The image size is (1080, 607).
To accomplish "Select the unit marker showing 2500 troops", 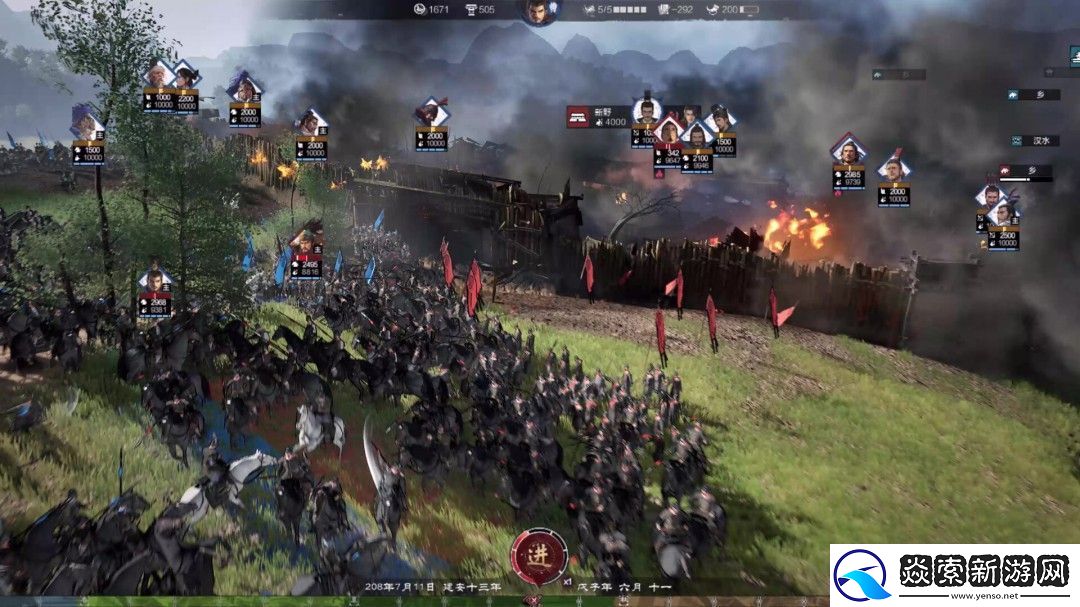I will pyautogui.click(x=1003, y=214).
